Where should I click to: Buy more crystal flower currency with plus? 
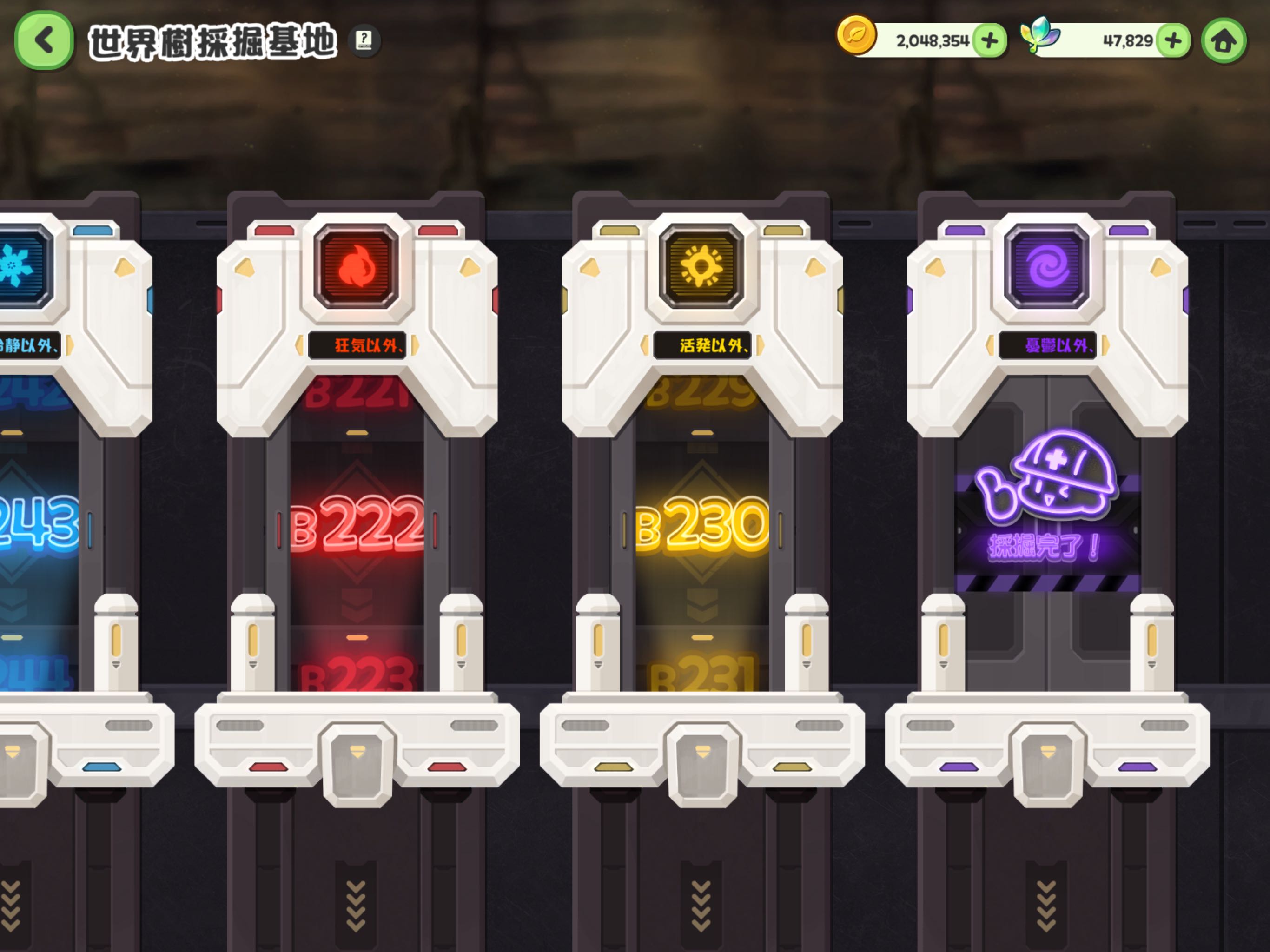(1172, 41)
